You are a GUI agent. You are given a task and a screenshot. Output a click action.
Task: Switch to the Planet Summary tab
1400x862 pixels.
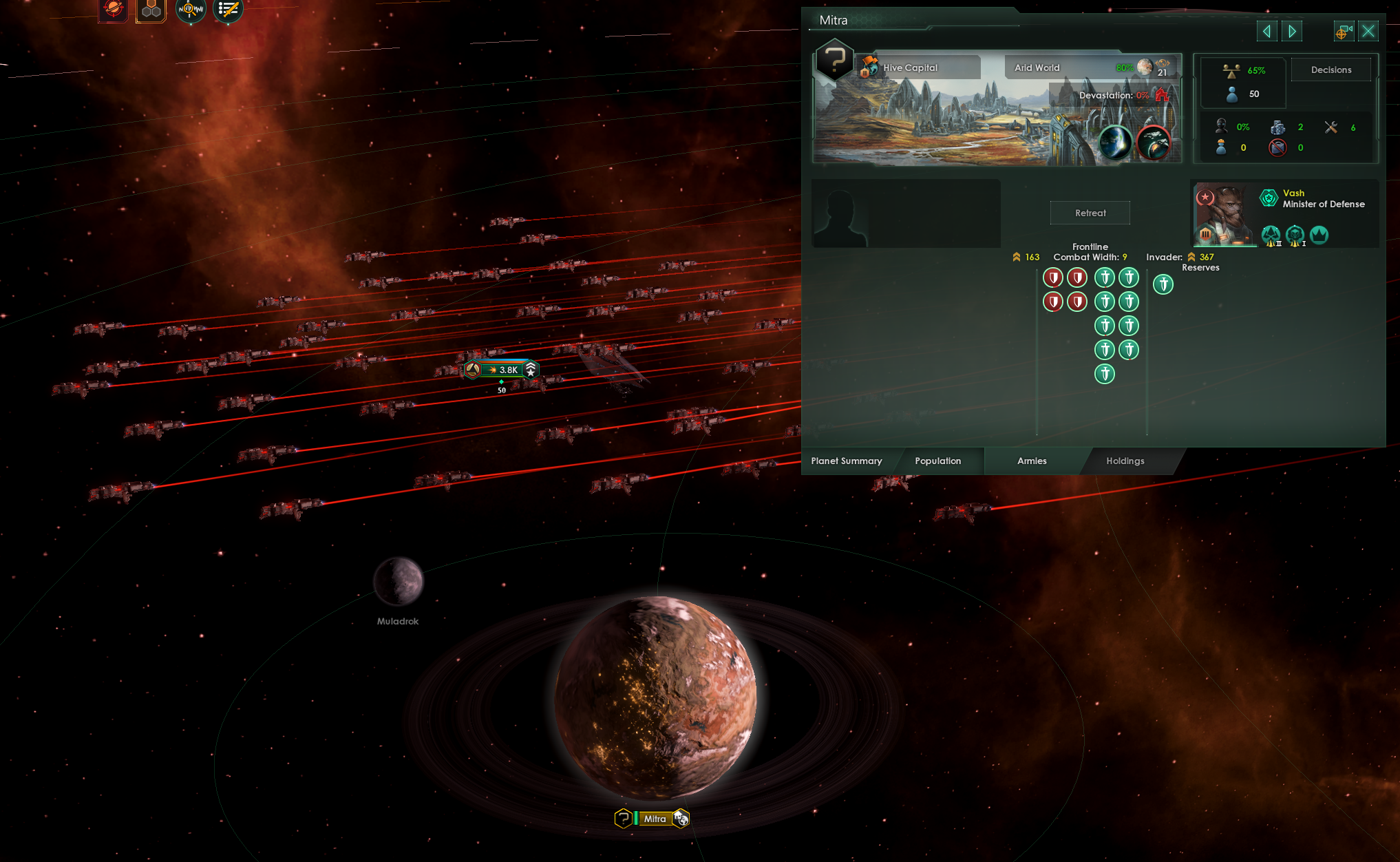pos(846,461)
